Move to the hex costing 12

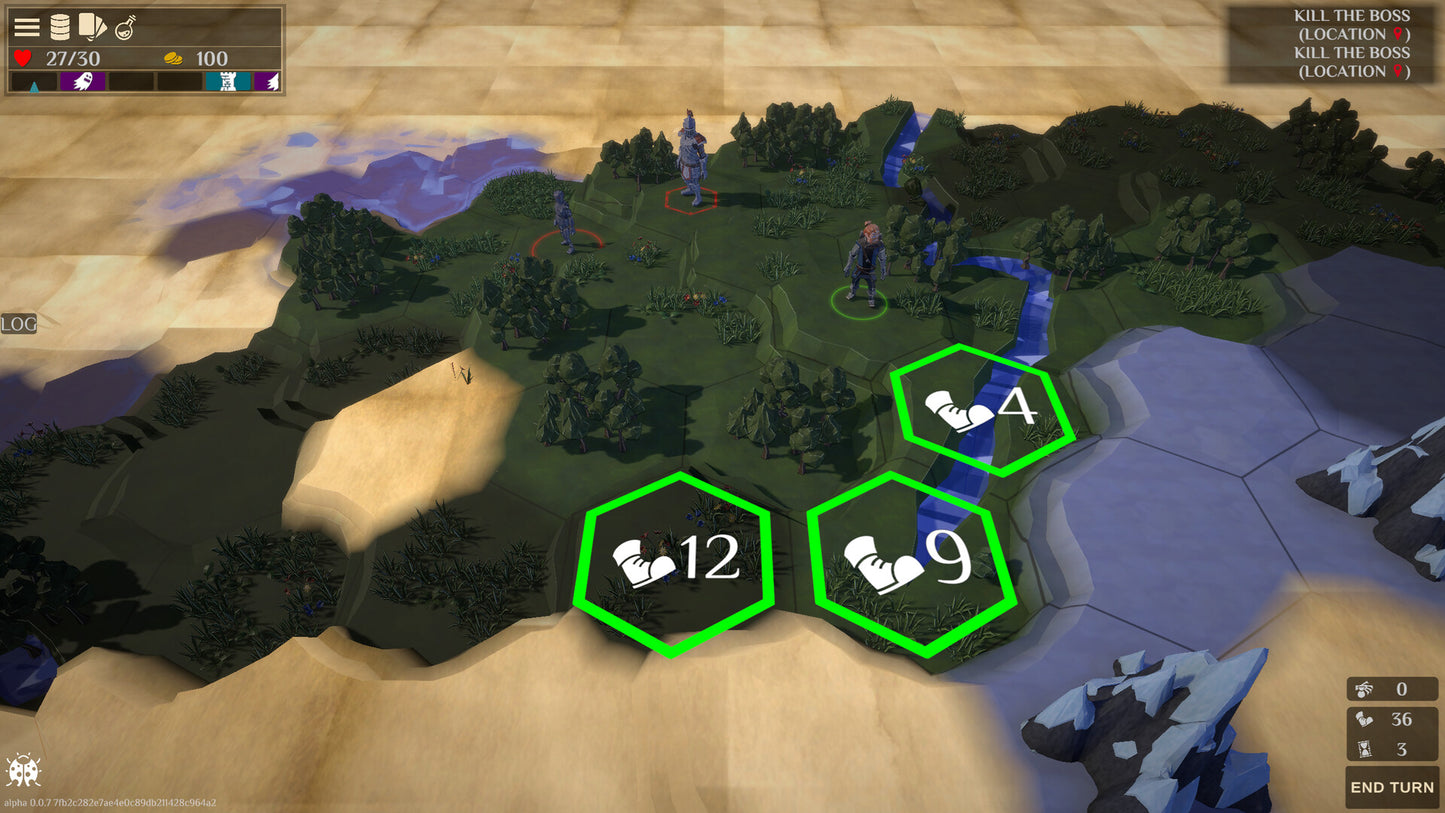[x=674, y=562]
